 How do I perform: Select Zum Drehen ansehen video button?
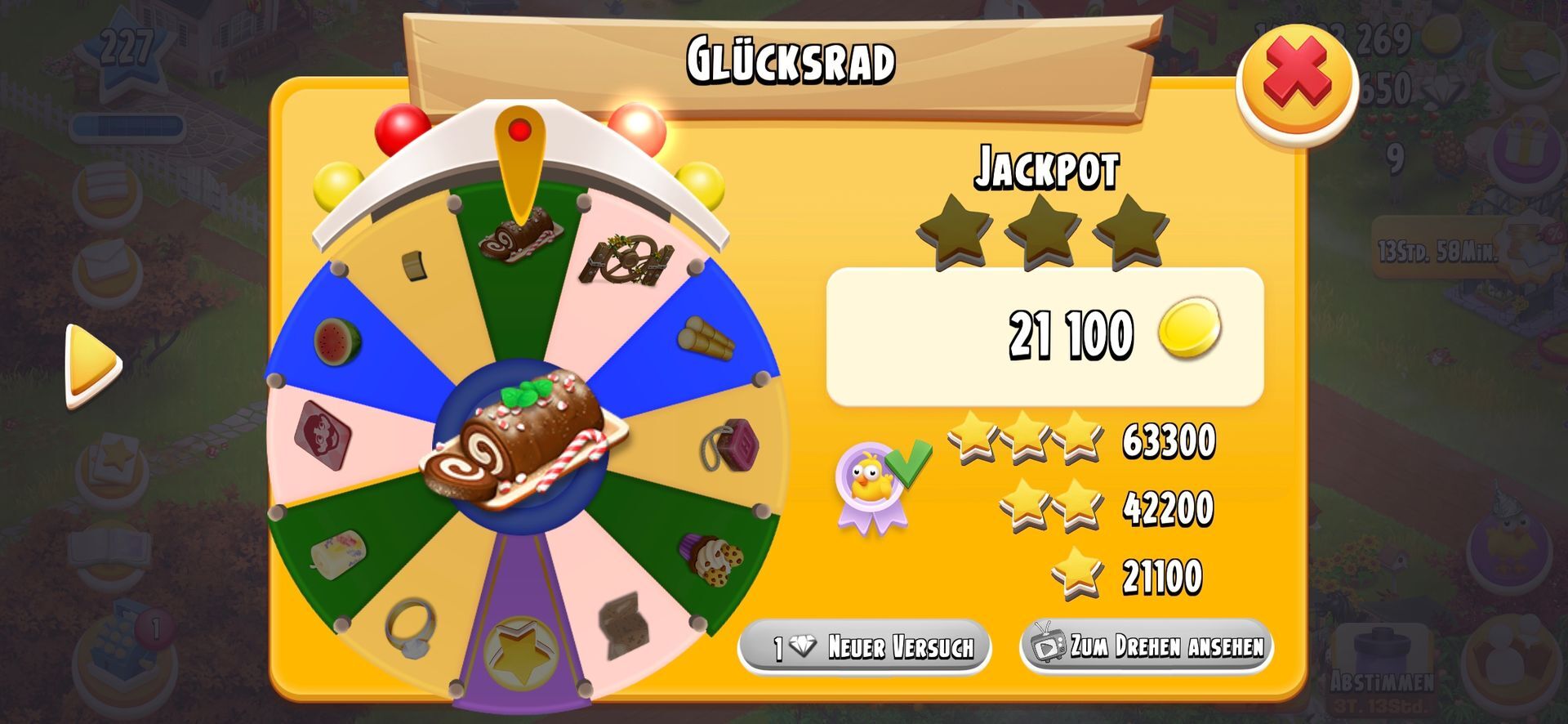(x=1146, y=646)
